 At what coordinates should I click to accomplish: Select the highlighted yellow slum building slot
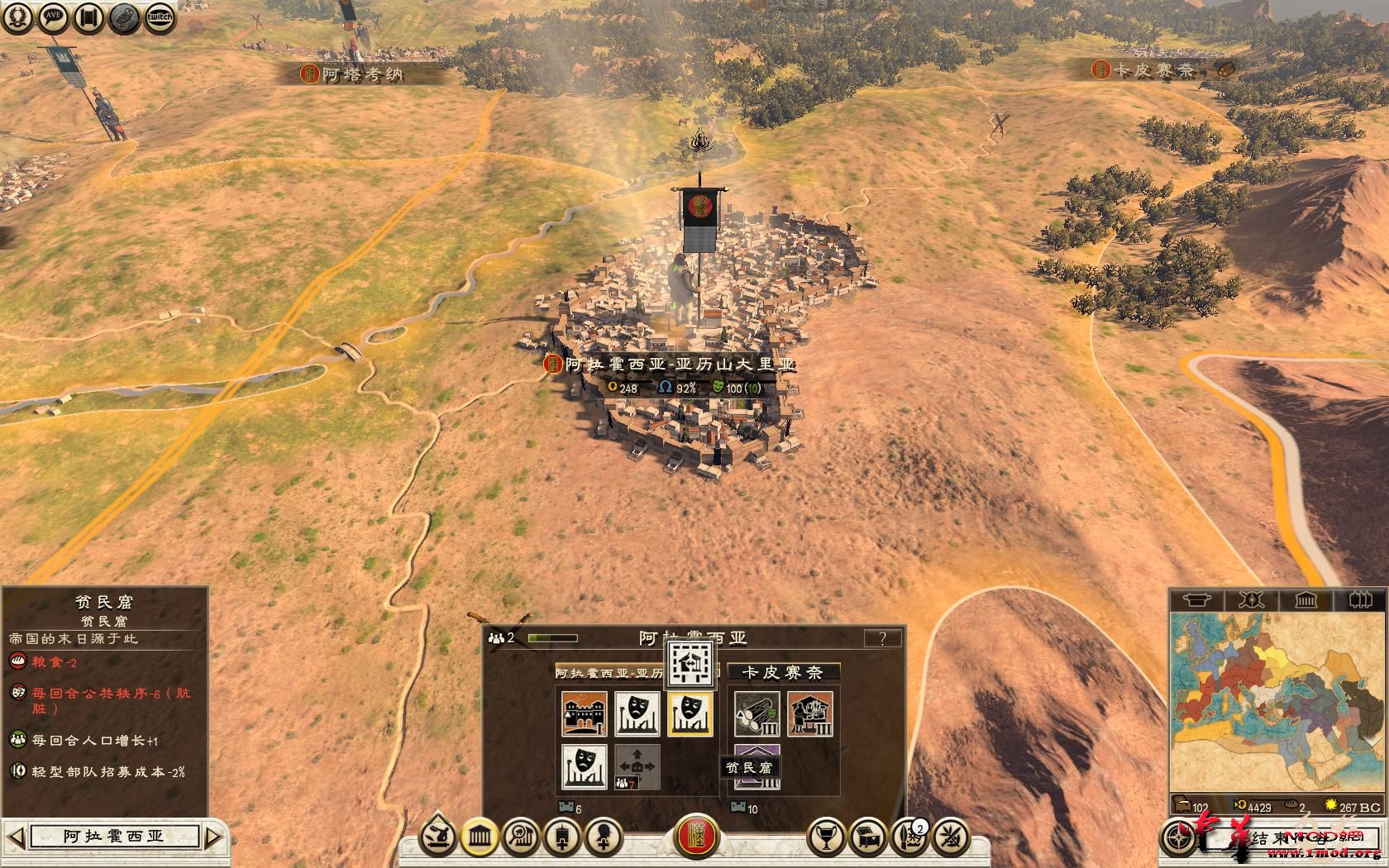(x=690, y=714)
